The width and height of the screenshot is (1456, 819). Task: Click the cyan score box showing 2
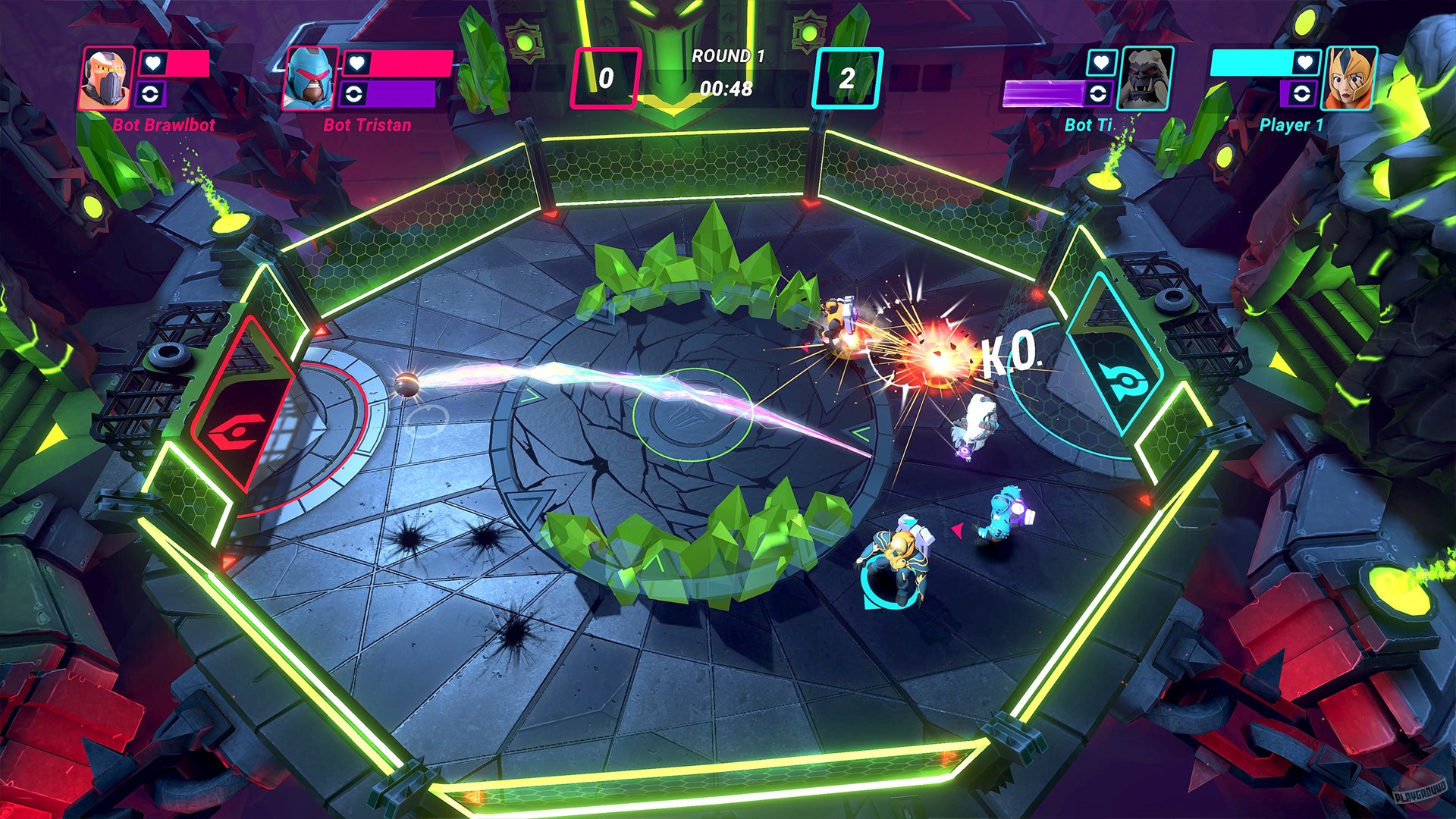pyautogui.click(x=848, y=76)
